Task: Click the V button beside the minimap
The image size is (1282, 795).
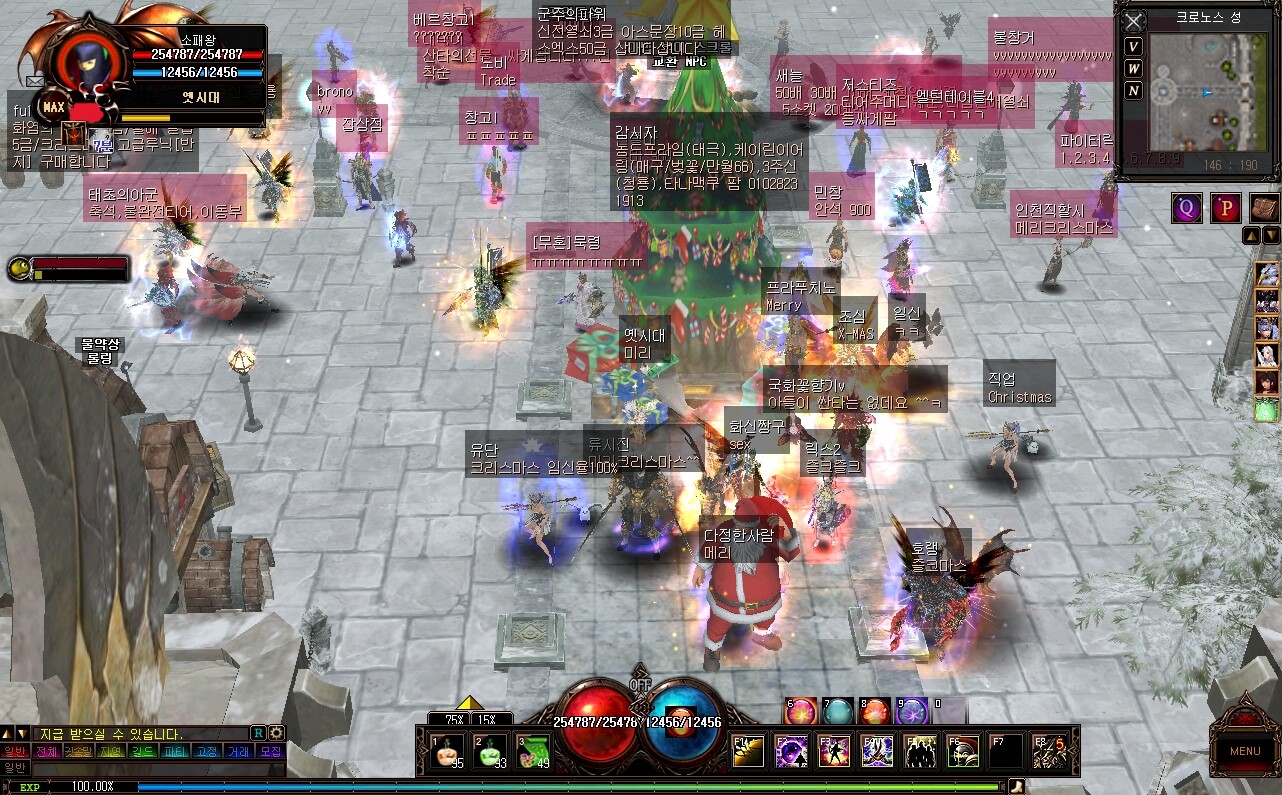Action: point(1133,47)
